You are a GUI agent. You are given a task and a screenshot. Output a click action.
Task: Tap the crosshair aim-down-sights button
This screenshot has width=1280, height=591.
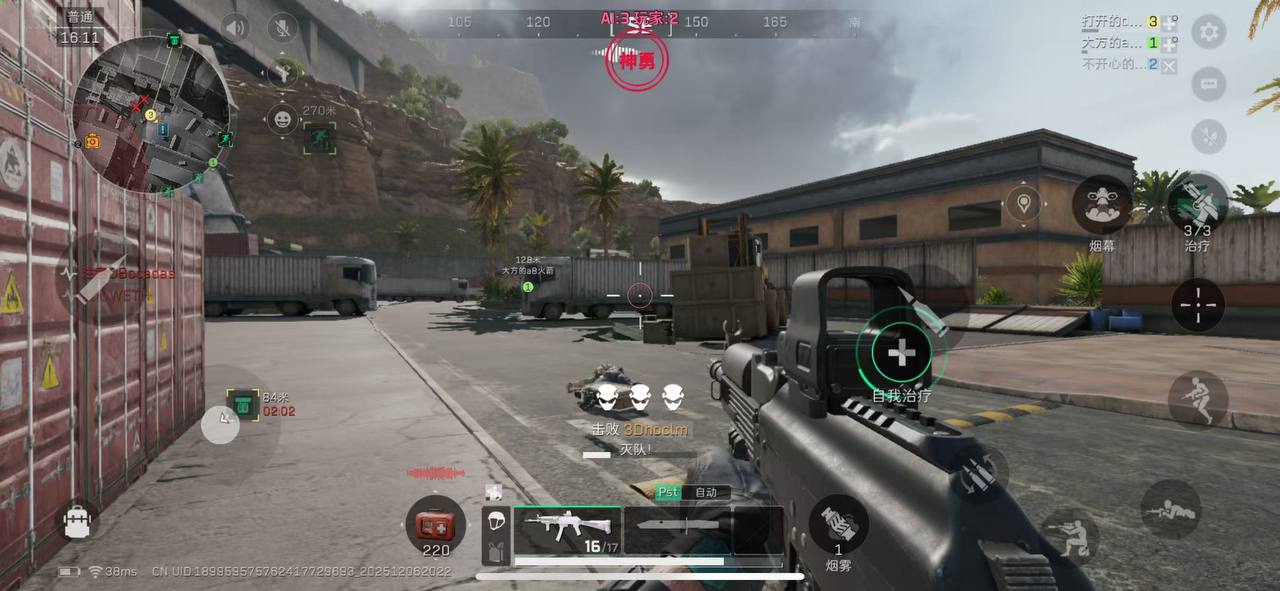tap(1197, 305)
